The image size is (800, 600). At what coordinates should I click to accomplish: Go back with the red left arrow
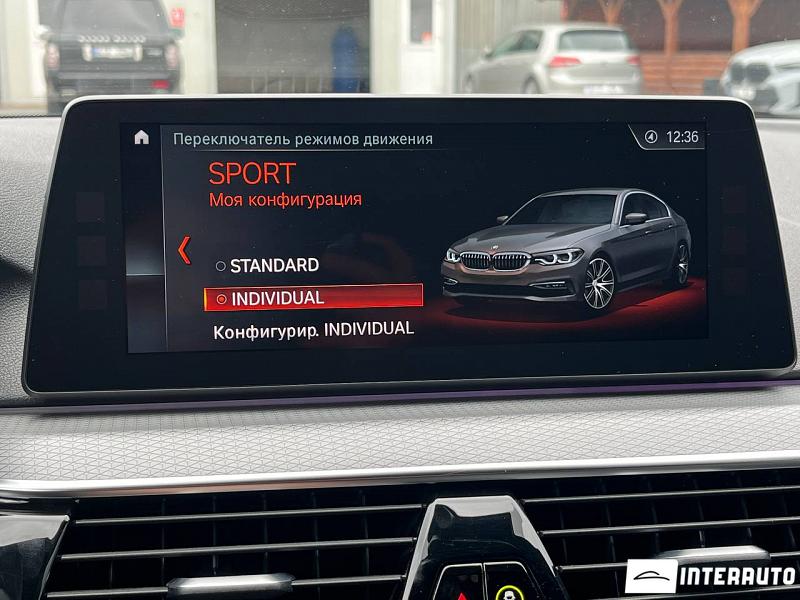pos(184,250)
